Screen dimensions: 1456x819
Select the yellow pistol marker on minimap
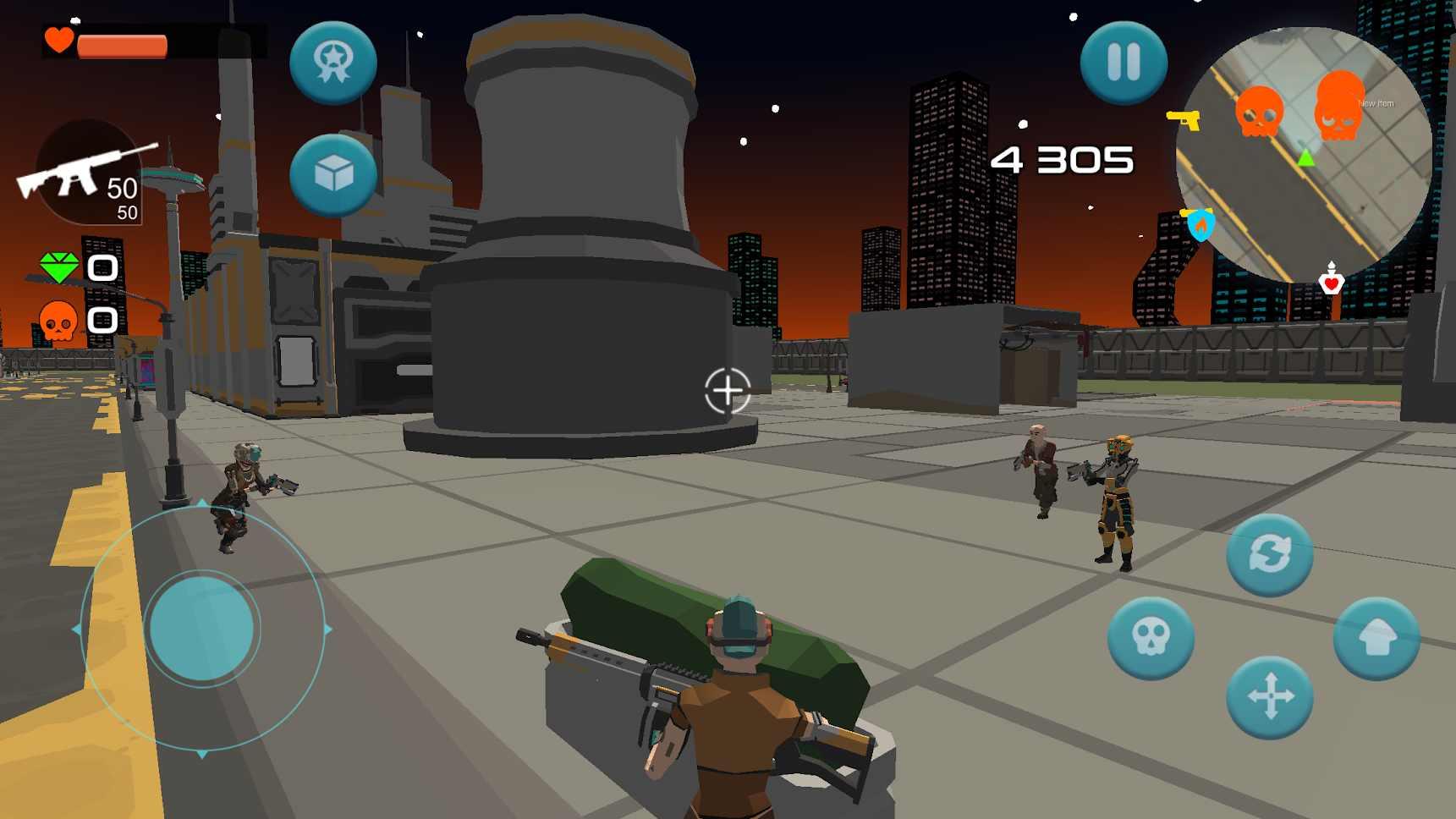tap(1184, 119)
